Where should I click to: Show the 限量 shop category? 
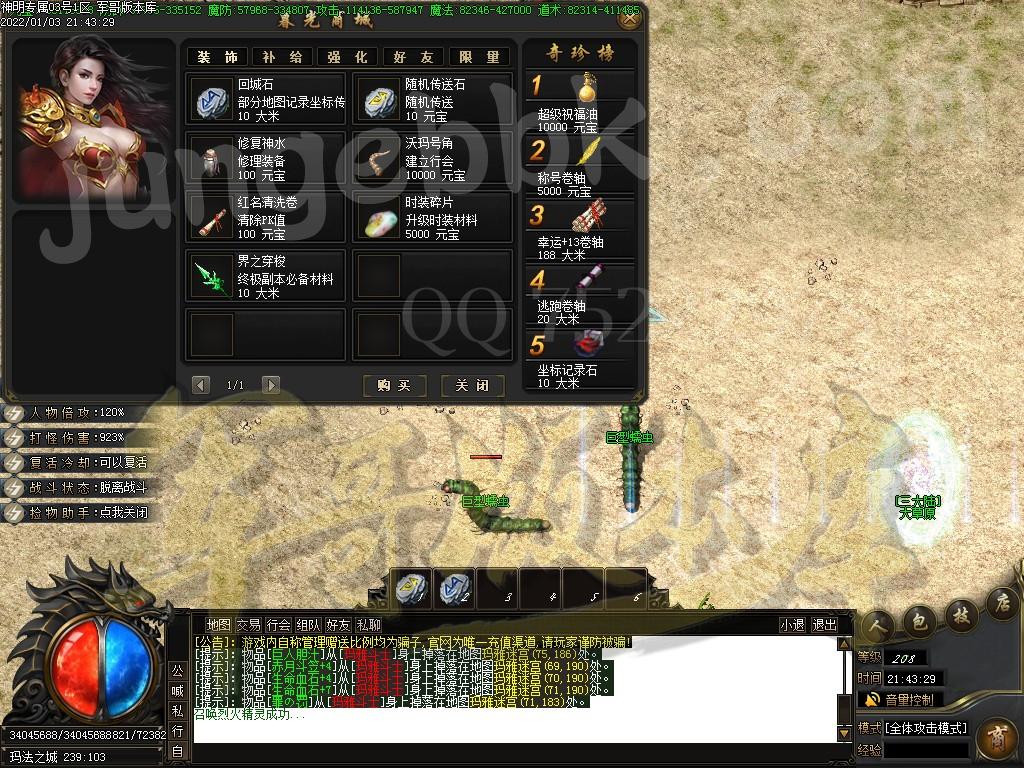(479, 57)
